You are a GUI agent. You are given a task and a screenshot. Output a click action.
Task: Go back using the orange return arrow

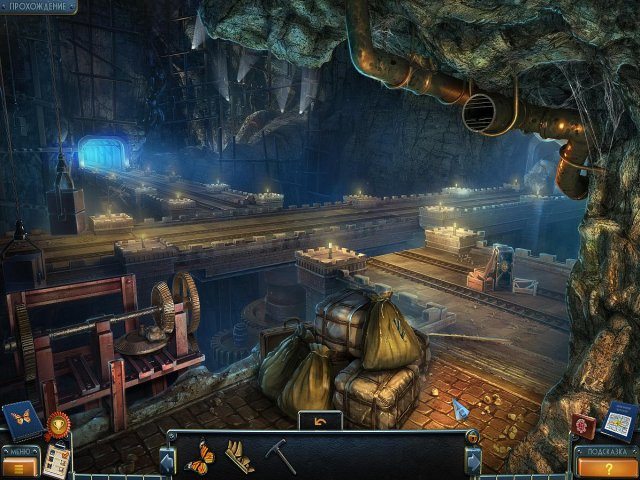pyautogui.click(x=320, y=421)
